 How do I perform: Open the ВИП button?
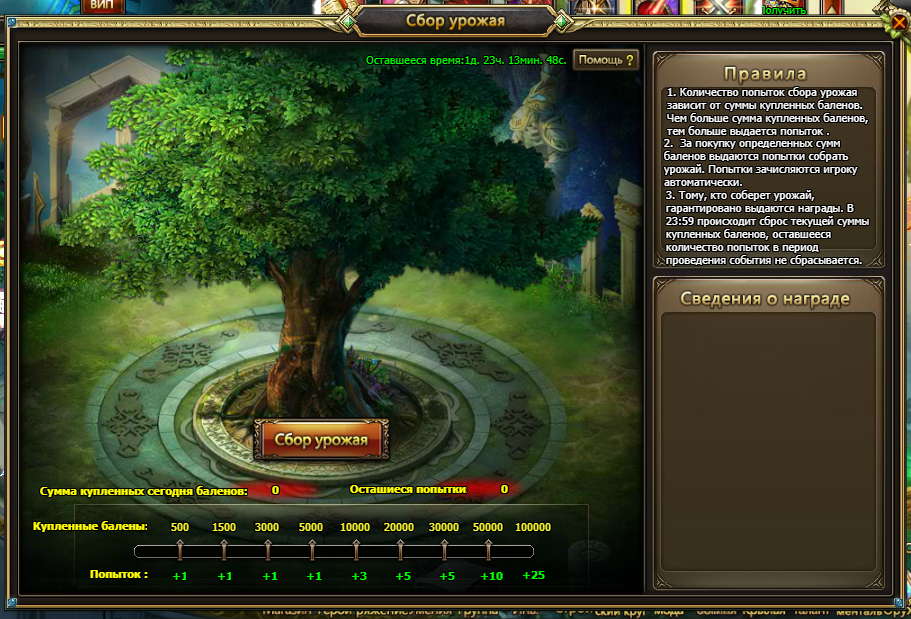100,5
